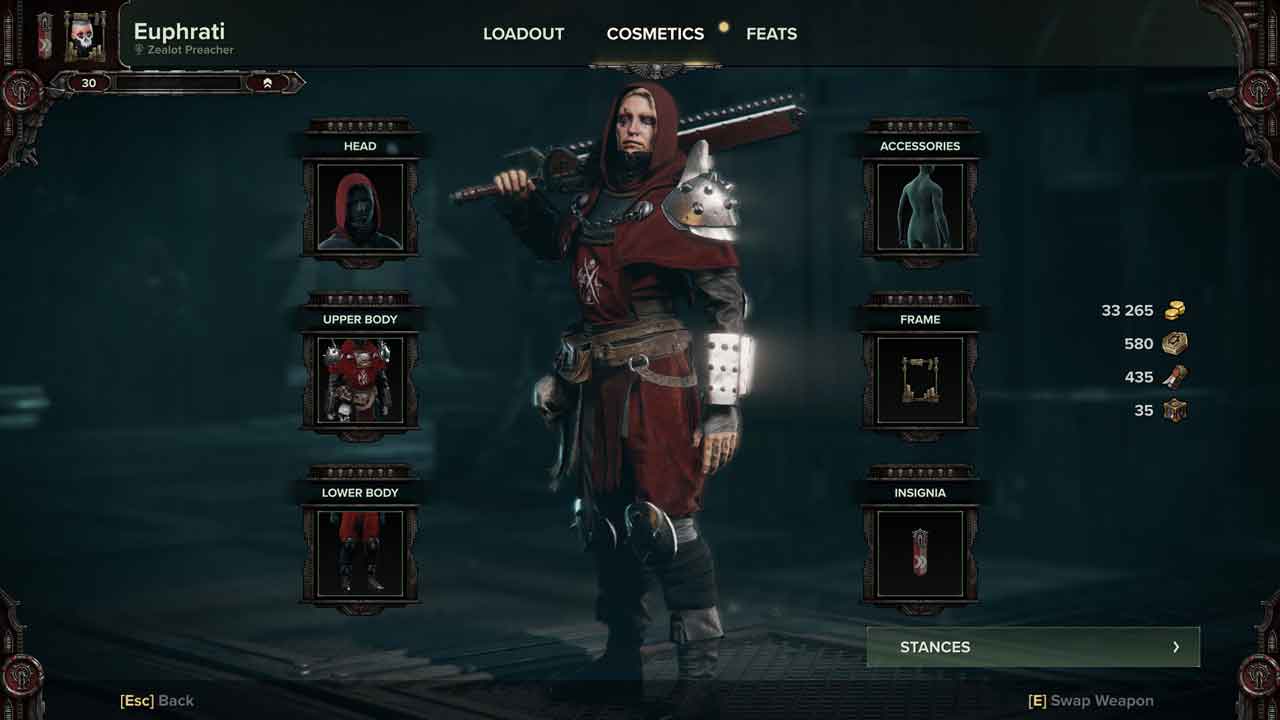This screenshot has height=720, width=1280.
Task: Switch to the Feats tab
Action: point(771,34)
